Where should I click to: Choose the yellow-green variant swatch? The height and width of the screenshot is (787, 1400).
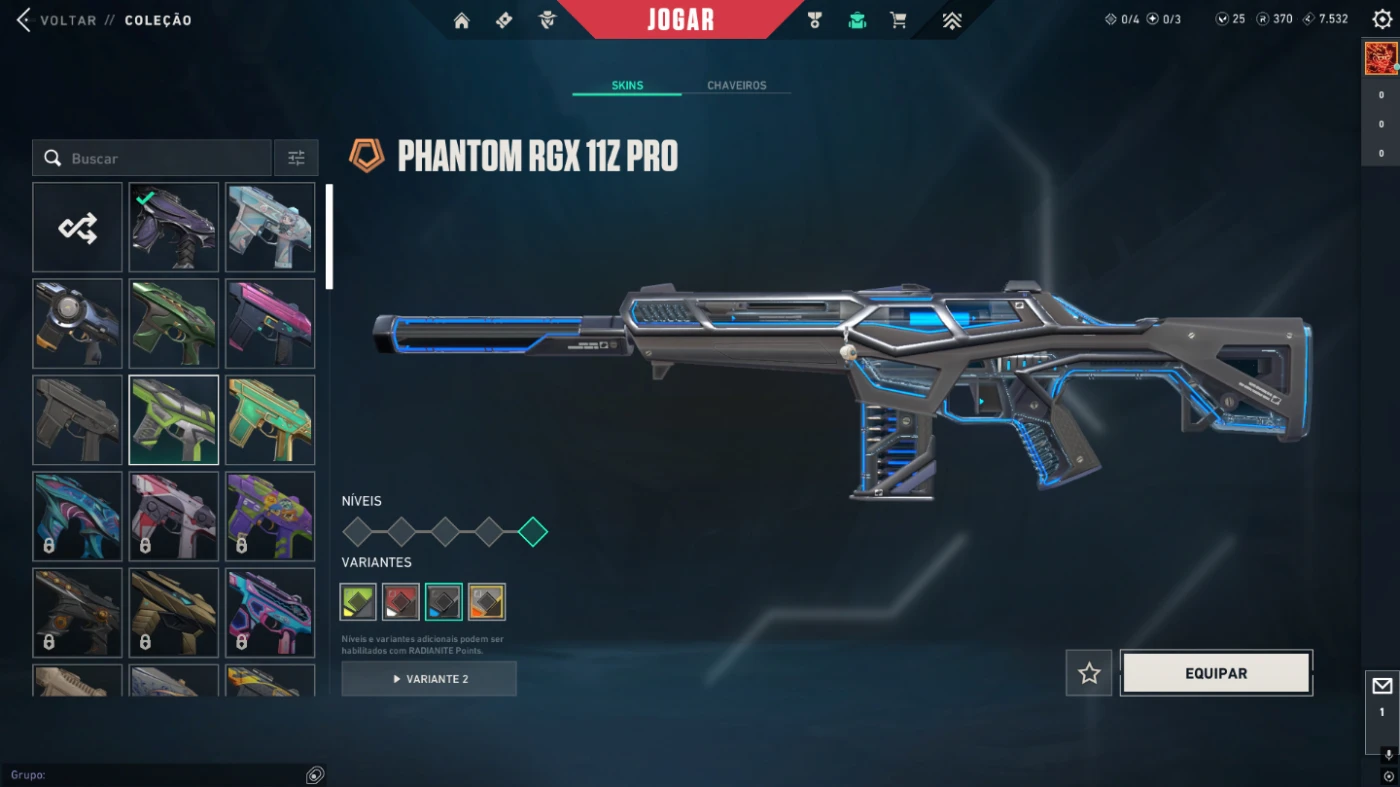pos(358,602)
